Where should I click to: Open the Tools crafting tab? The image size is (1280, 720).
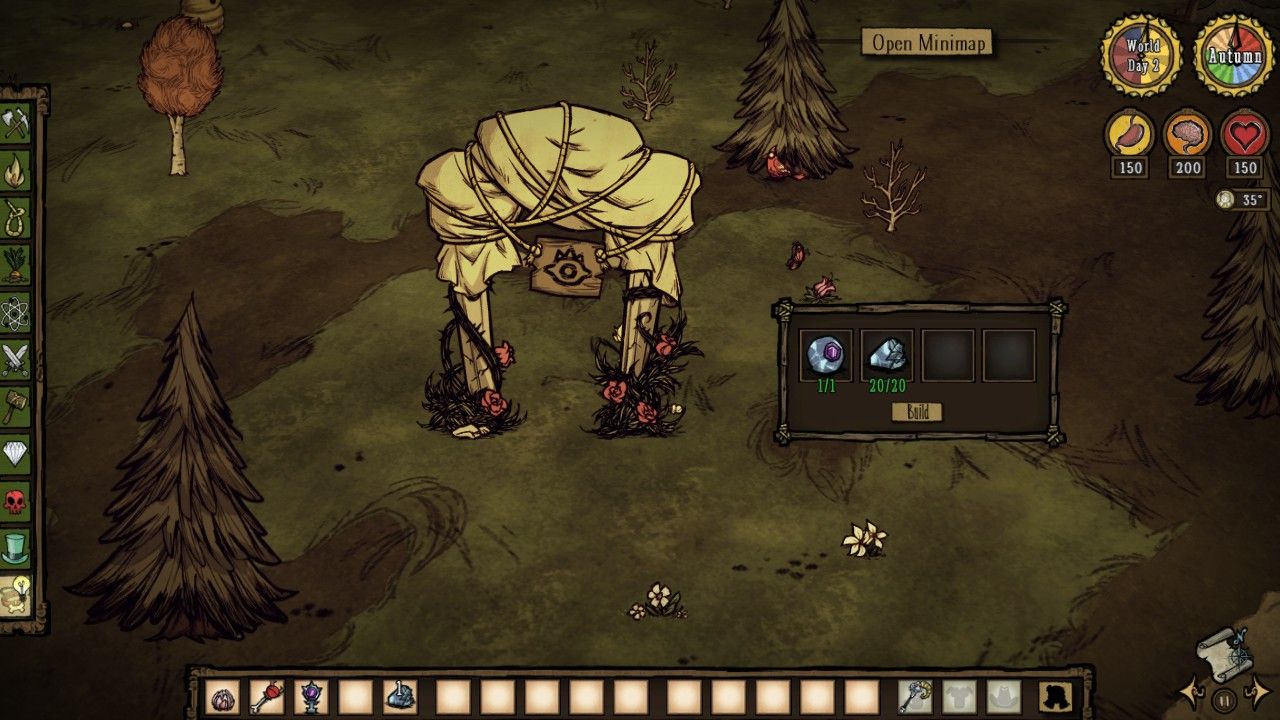[x=15, y=125]
